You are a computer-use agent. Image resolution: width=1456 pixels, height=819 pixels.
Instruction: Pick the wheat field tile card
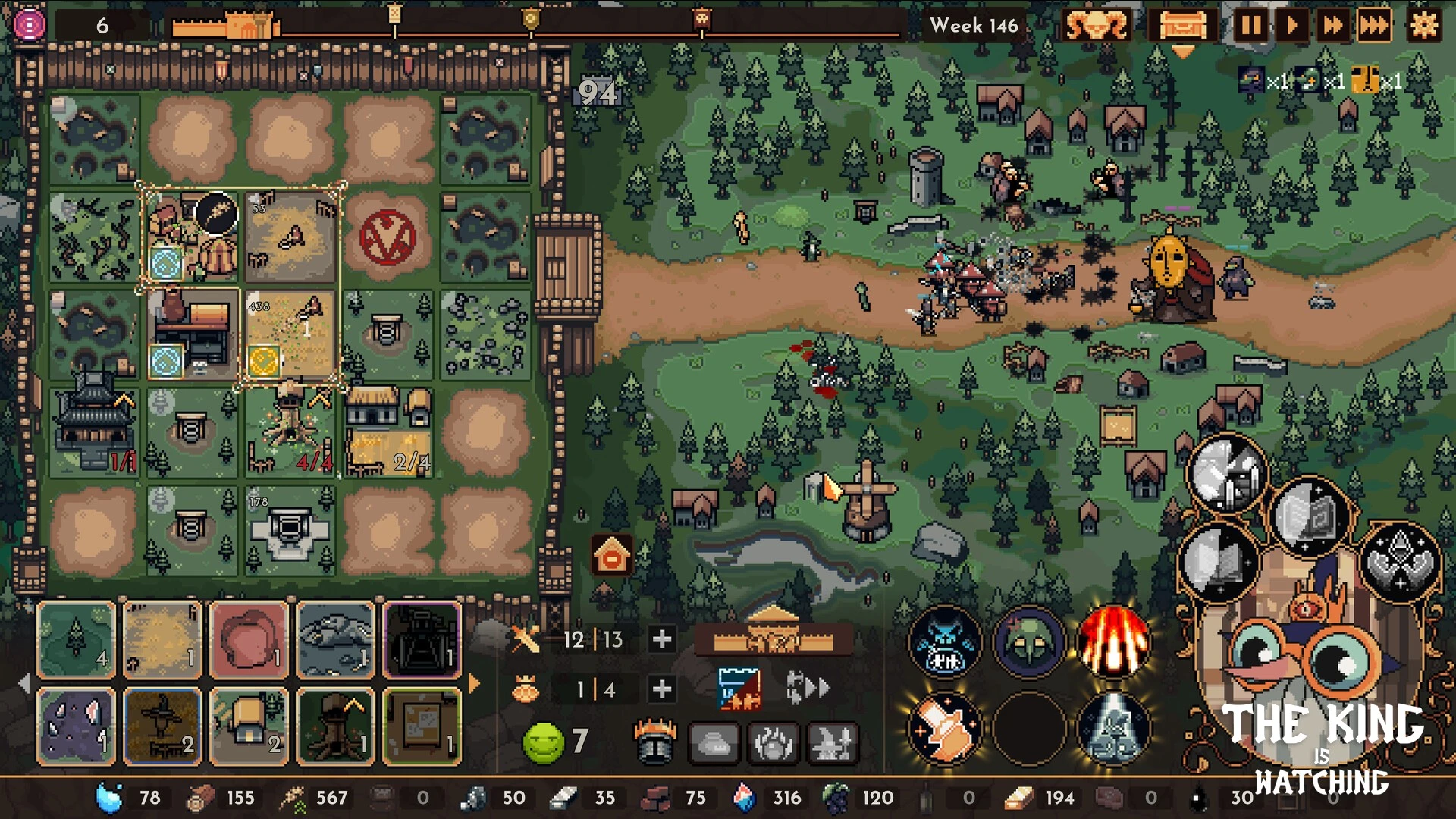click(162, 639)
